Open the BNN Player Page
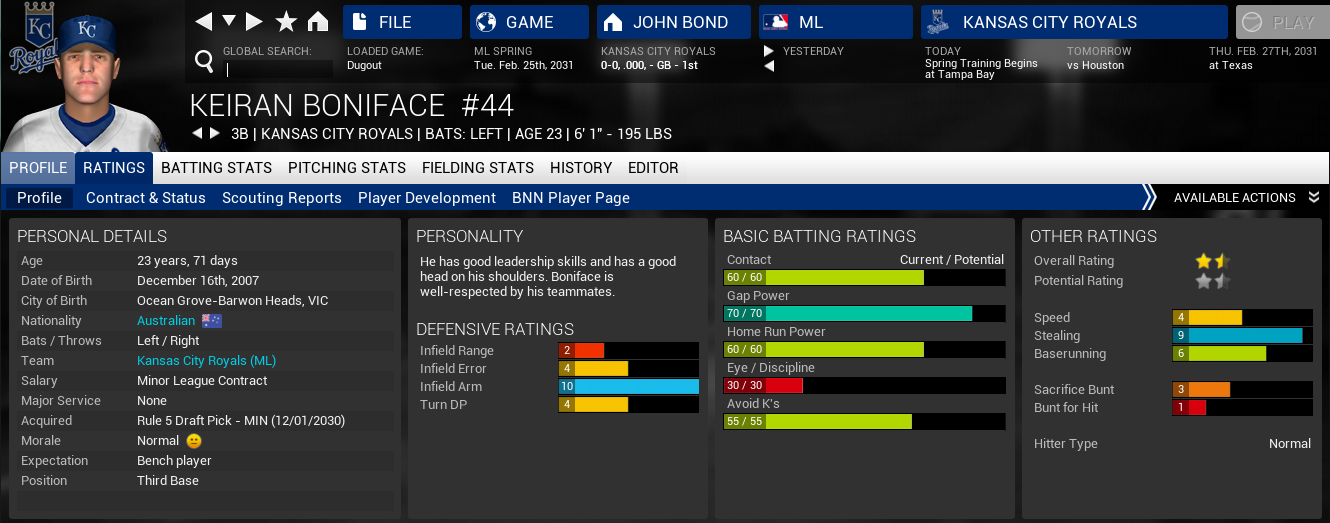The image size is (1330, 523). click(571, 198)
